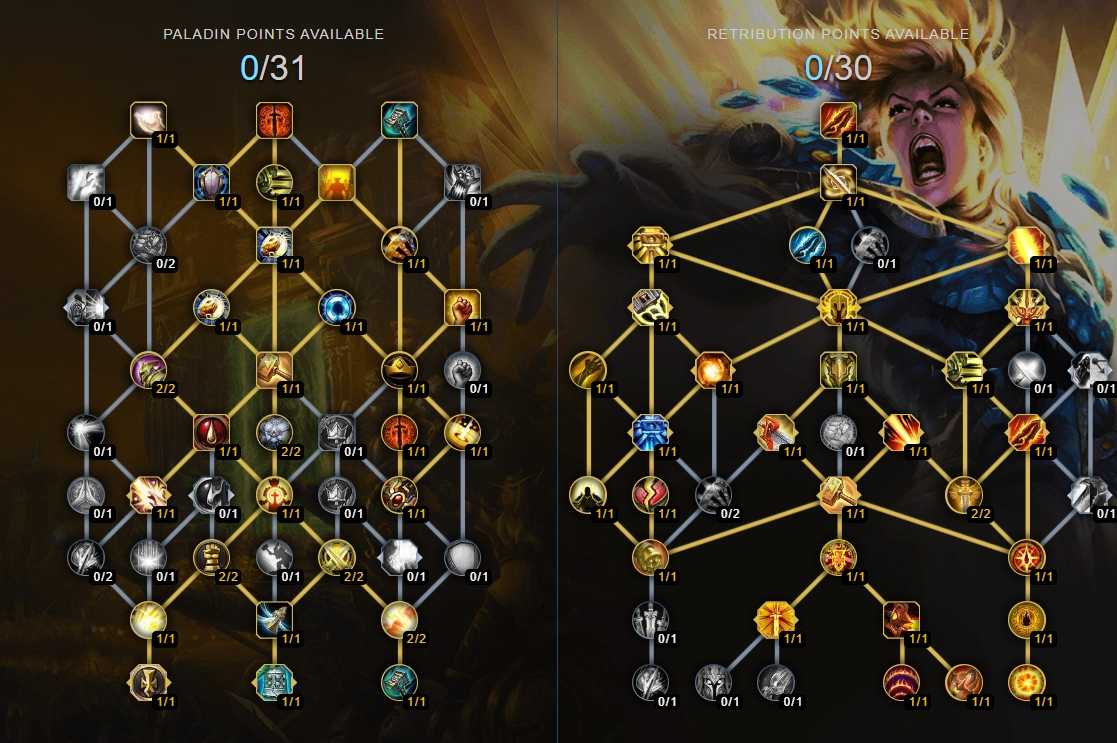Choose the blue shield talent
The image size is (1117, 743).
(211, 182)
